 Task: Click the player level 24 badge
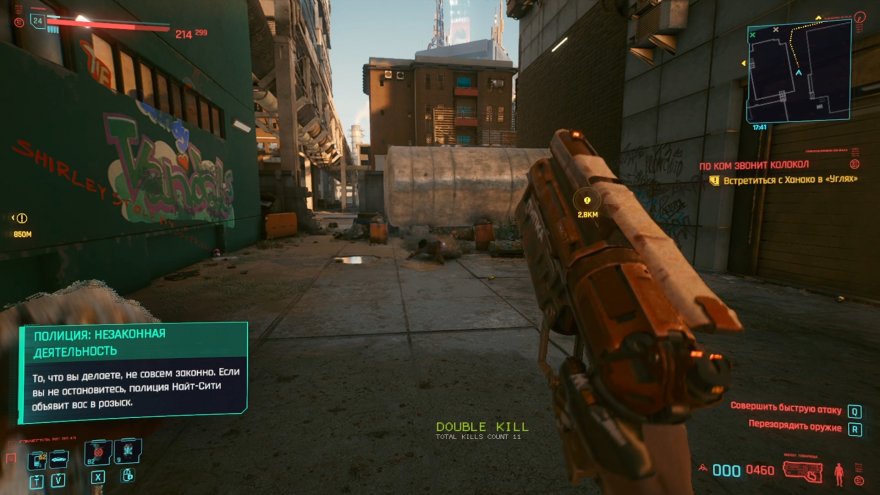[x=37, y=19]
